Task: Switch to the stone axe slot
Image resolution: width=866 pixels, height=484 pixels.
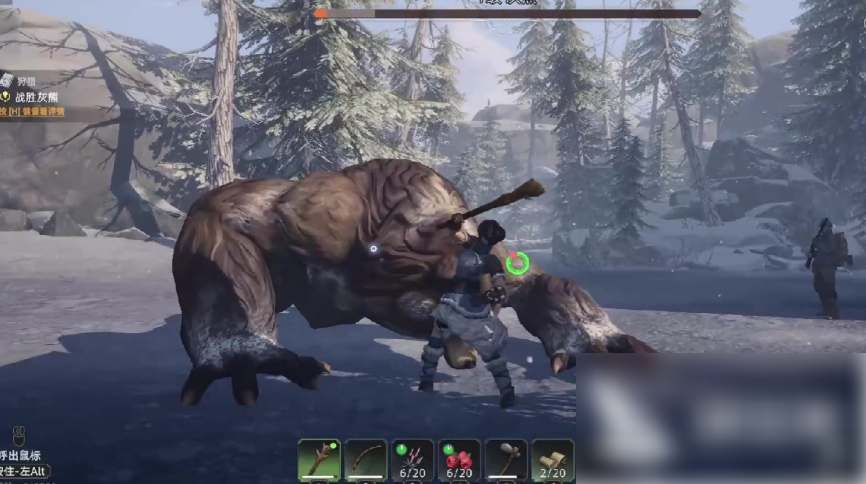Action: coord(506,460)
